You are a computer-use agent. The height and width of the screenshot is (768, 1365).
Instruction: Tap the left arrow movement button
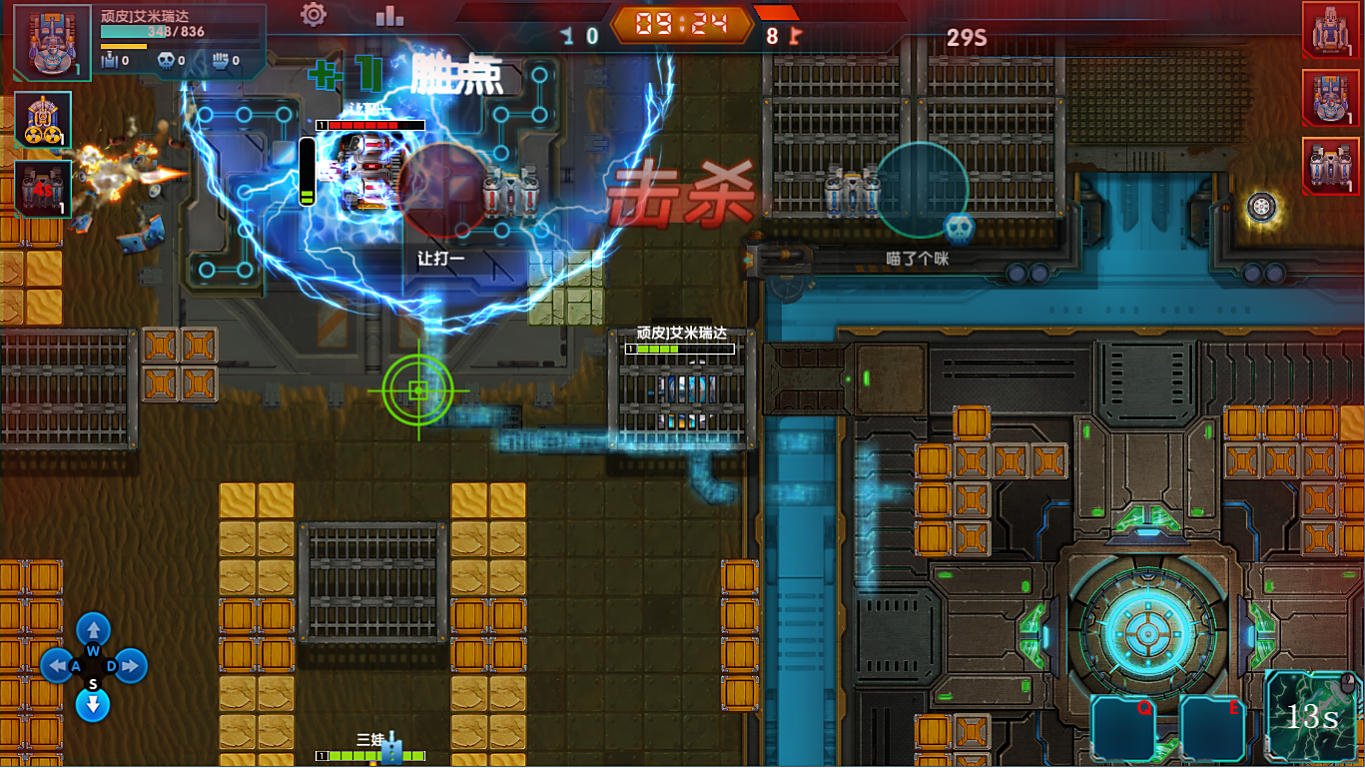[x=57, y=666]
